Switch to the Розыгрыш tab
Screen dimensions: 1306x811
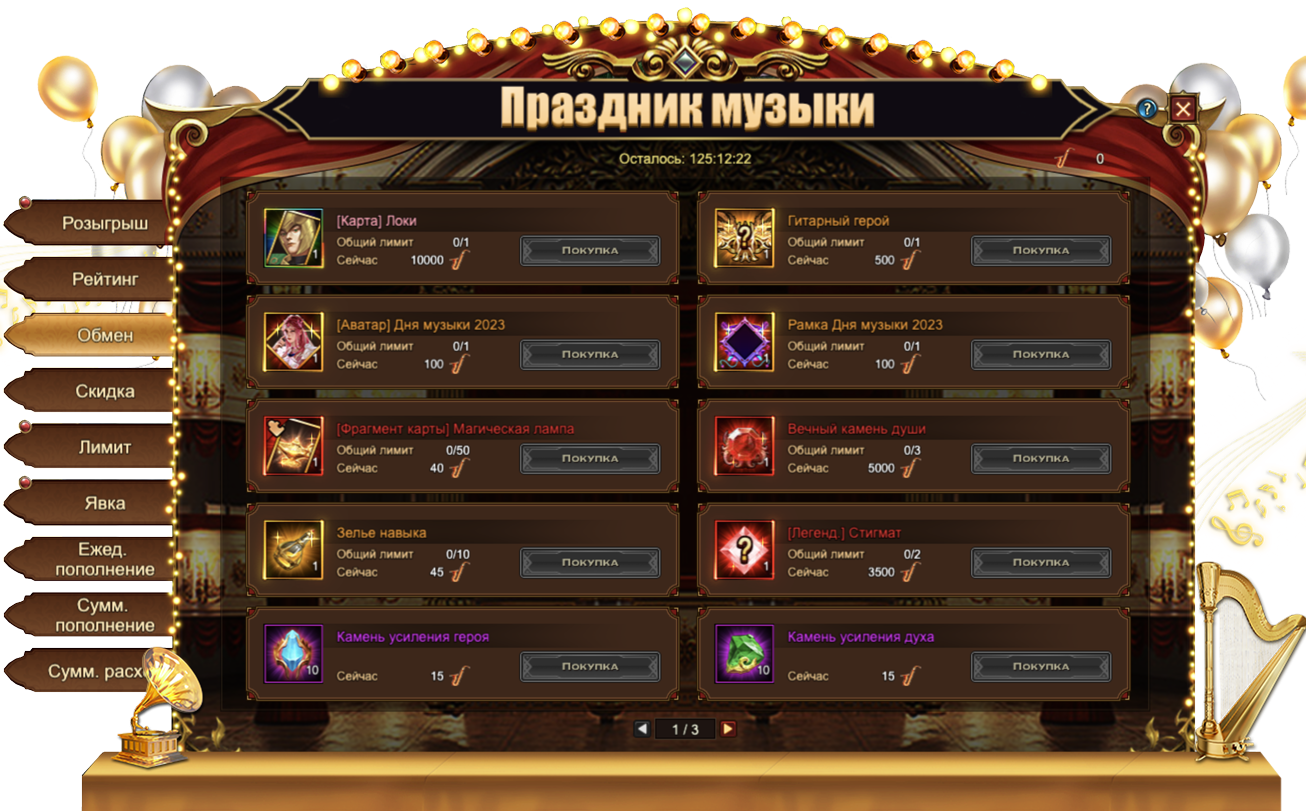pos(104,224)
